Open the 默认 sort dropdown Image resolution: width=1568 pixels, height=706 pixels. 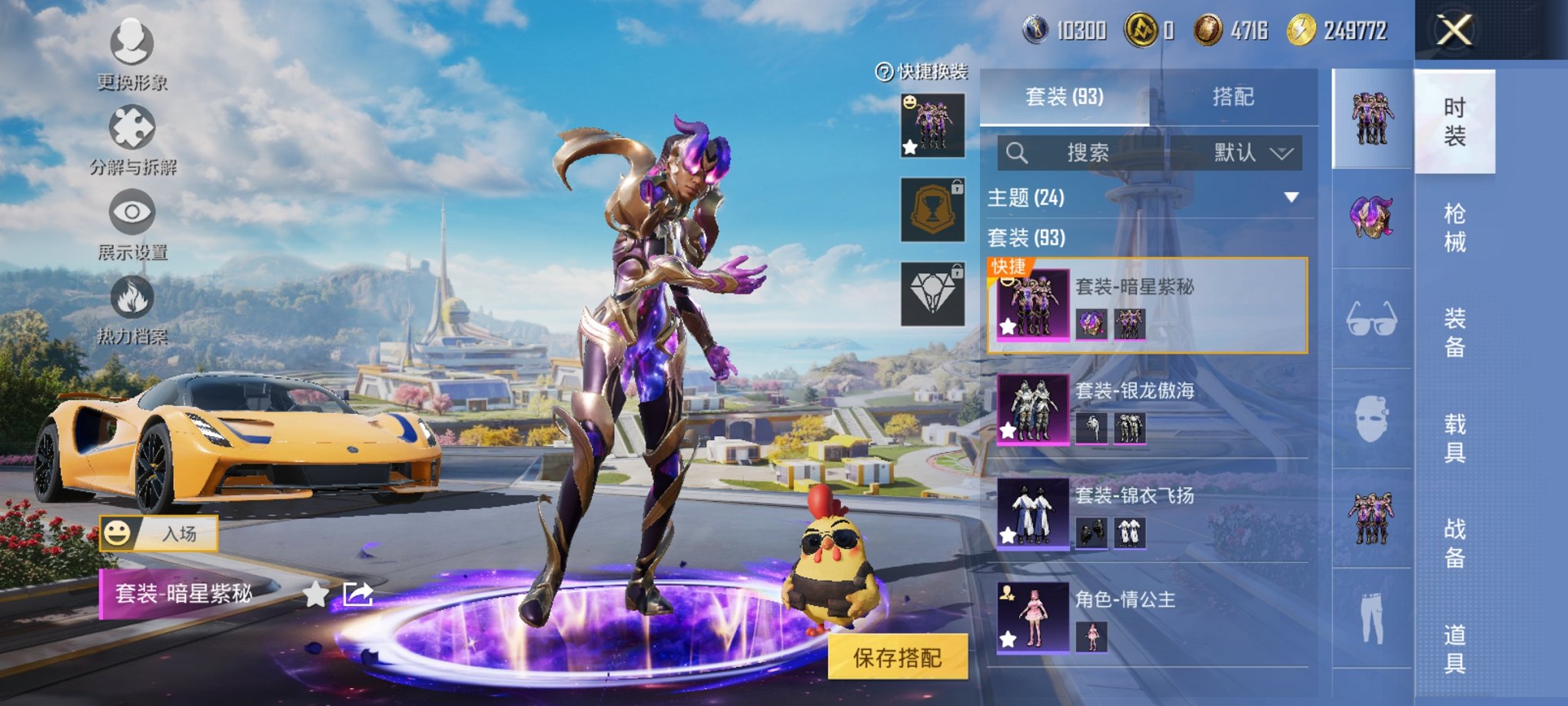[x=1252, y=153]
